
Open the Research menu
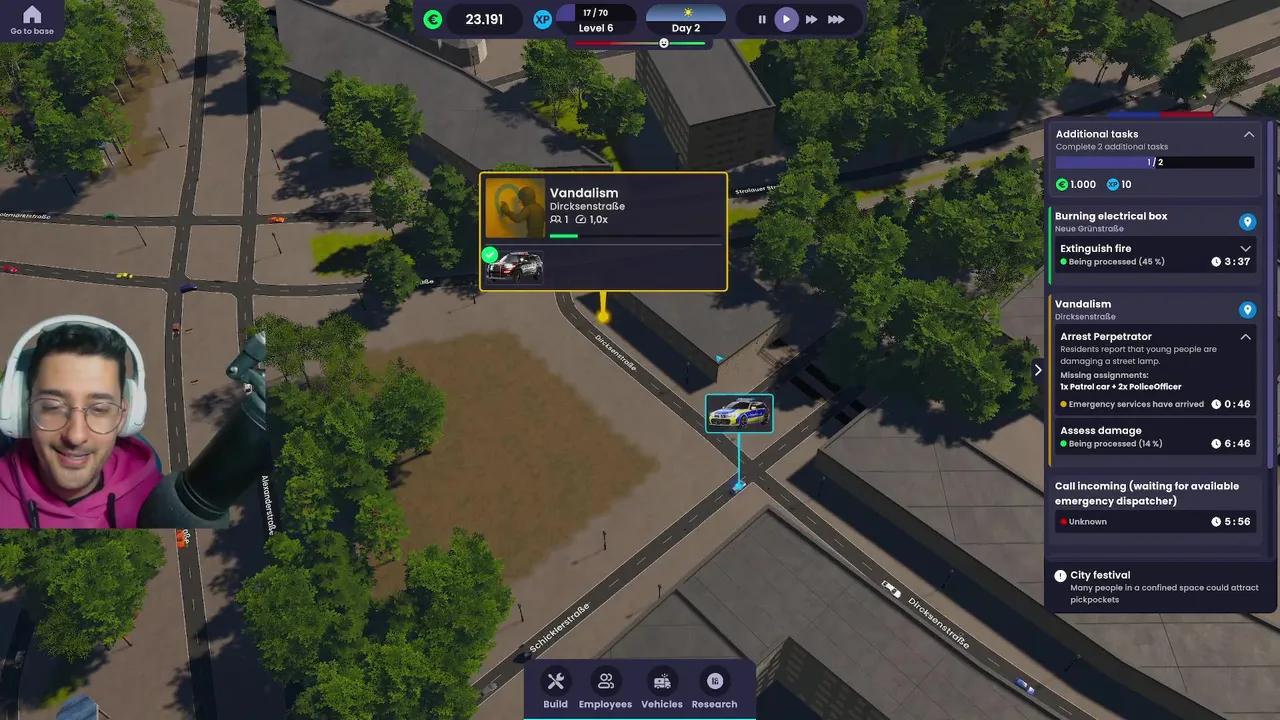coord(714,688)
